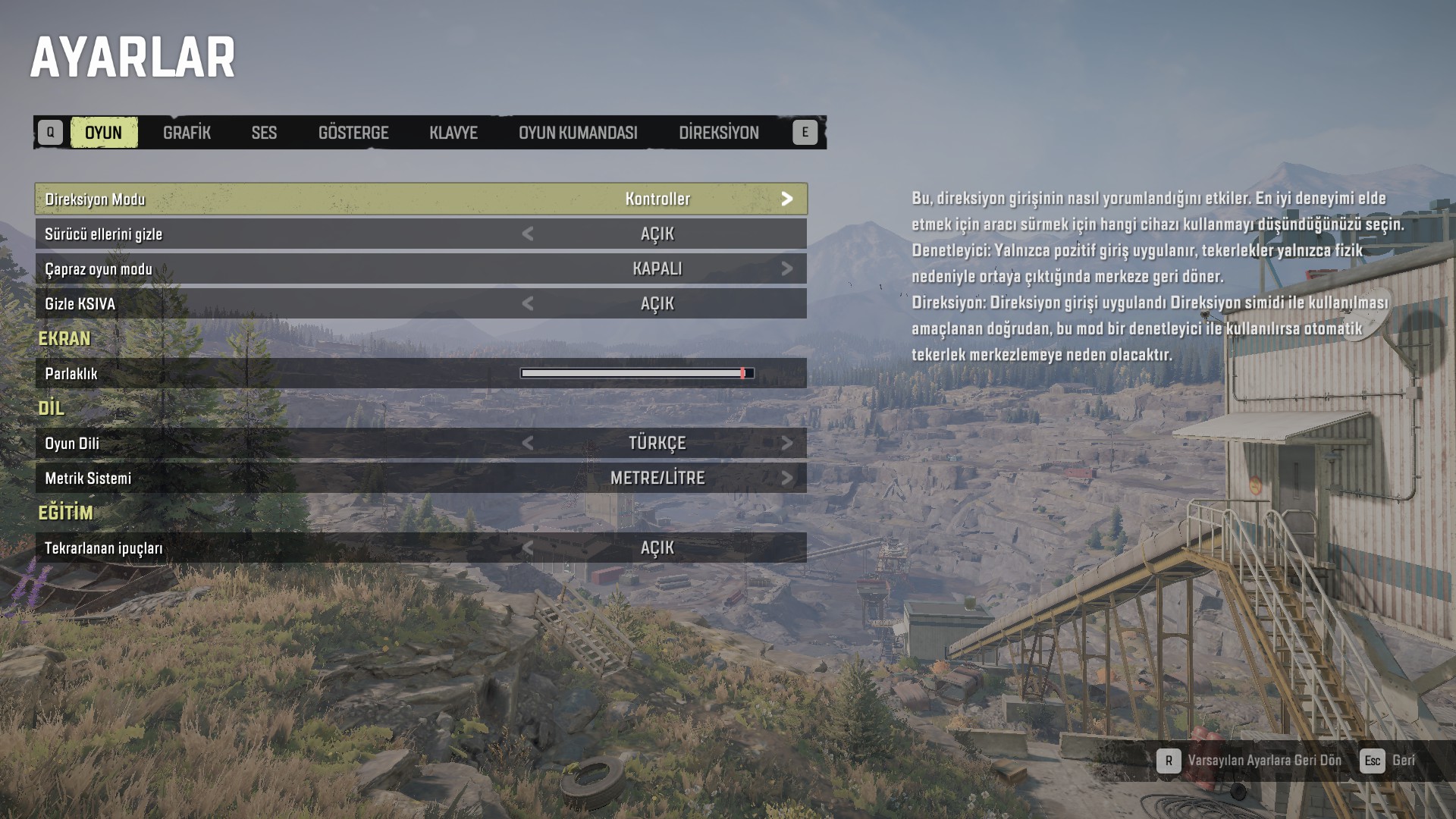Screen dimensions: 1456x819
Task: Select the OYUN tab
Action: (103, 133)
